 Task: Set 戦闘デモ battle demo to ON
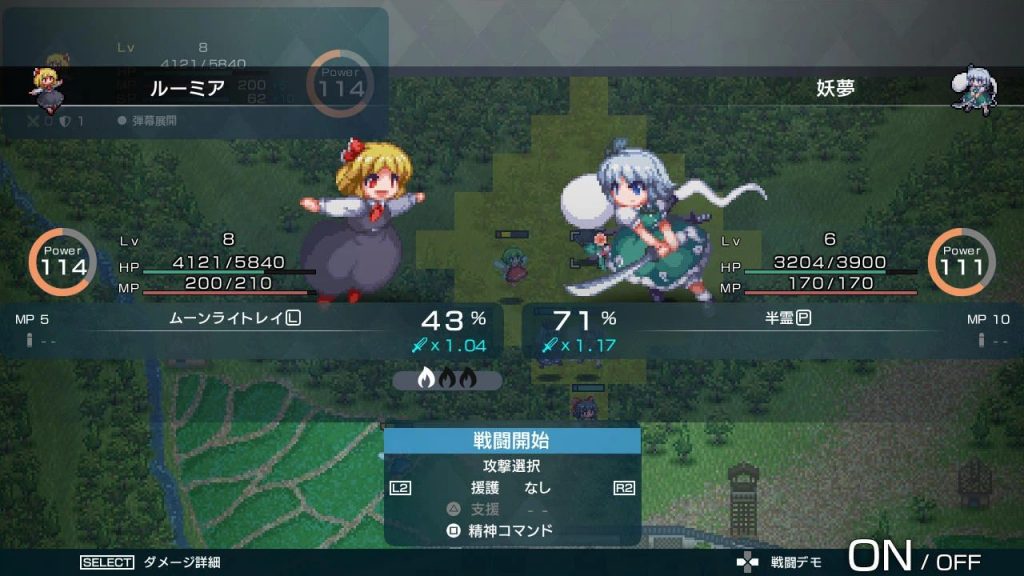coord(880,557)
